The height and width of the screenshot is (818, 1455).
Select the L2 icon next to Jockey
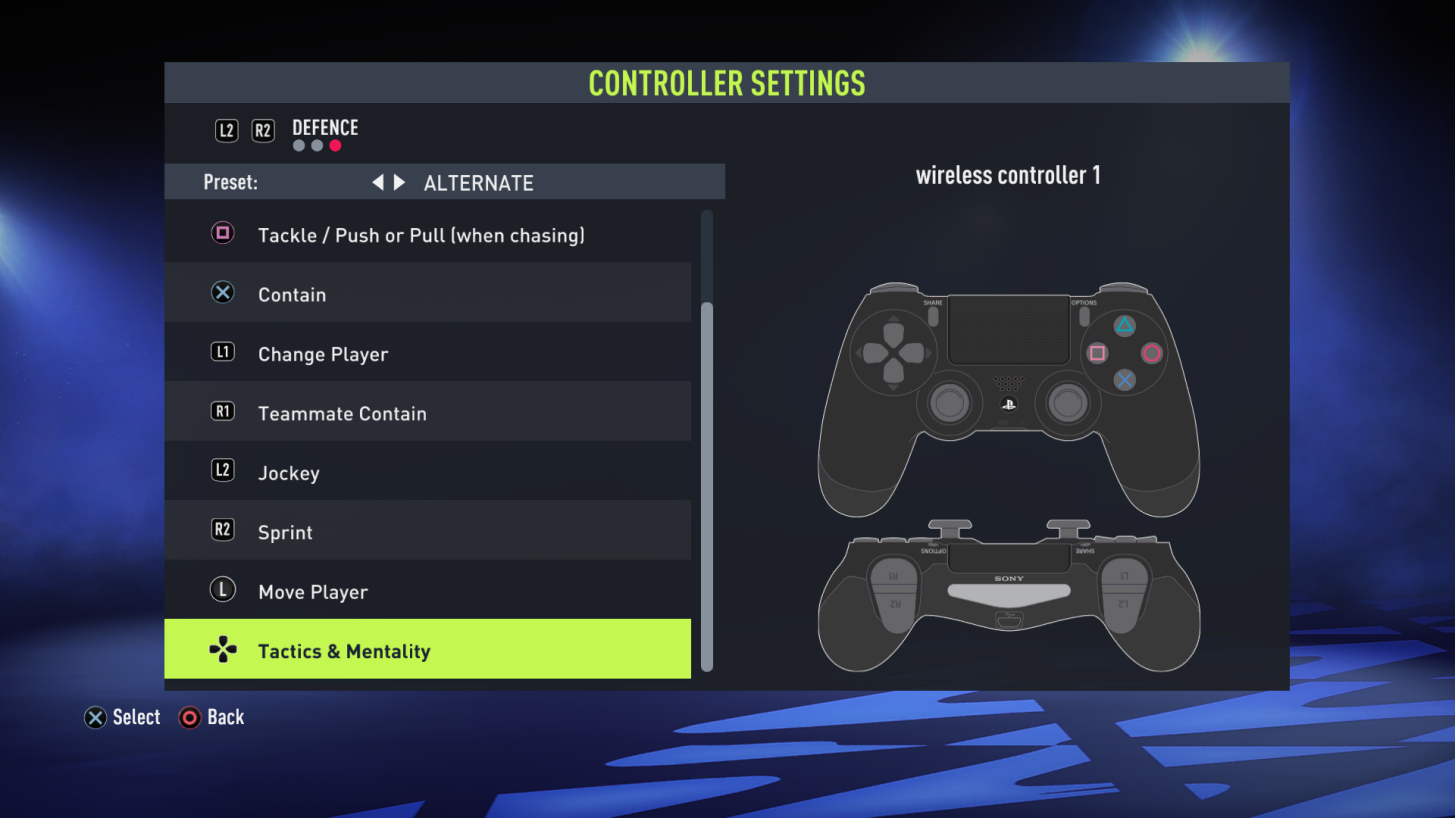pos(222,470)
